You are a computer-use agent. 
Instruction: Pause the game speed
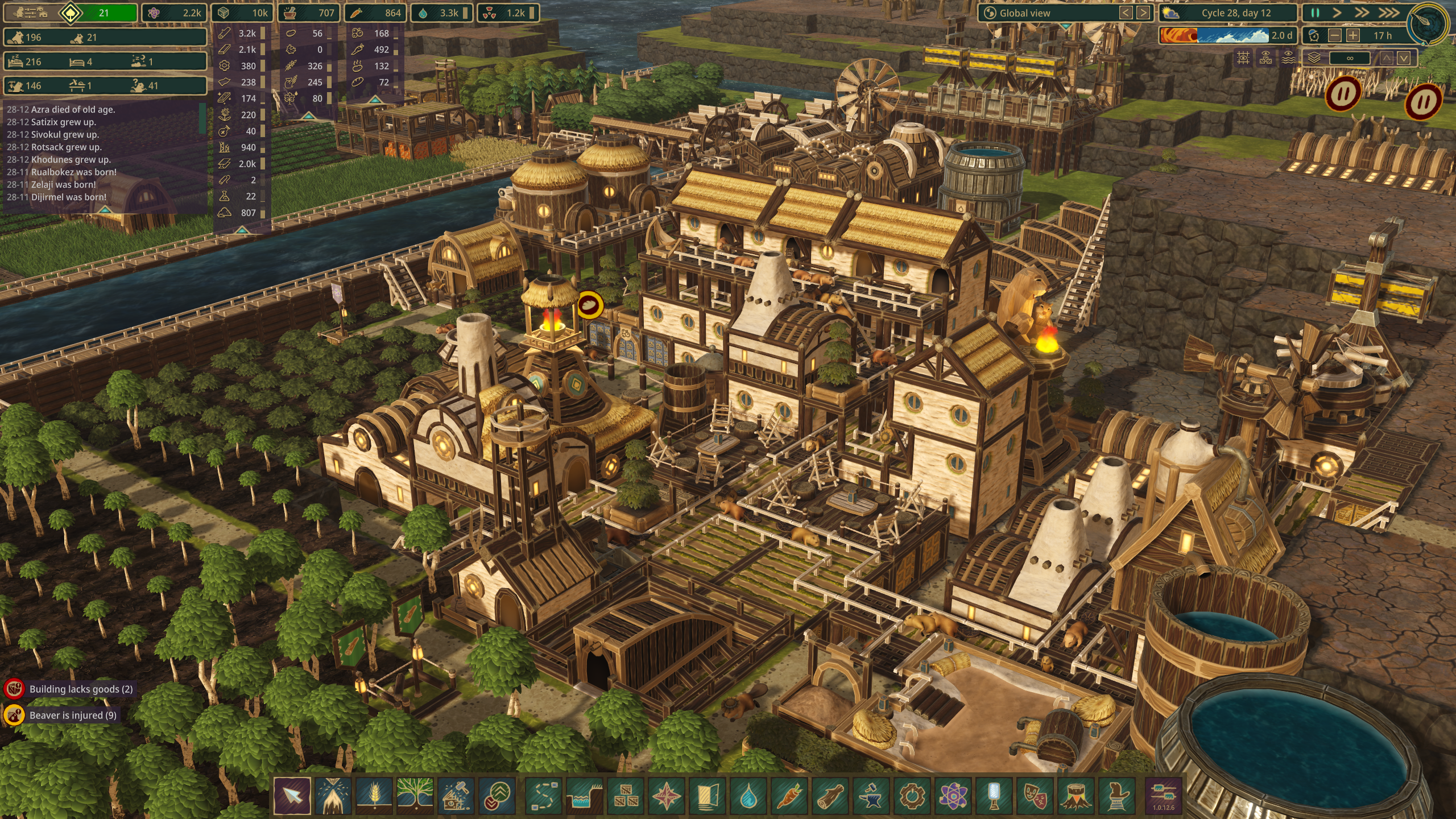(x=1315, y=13)
